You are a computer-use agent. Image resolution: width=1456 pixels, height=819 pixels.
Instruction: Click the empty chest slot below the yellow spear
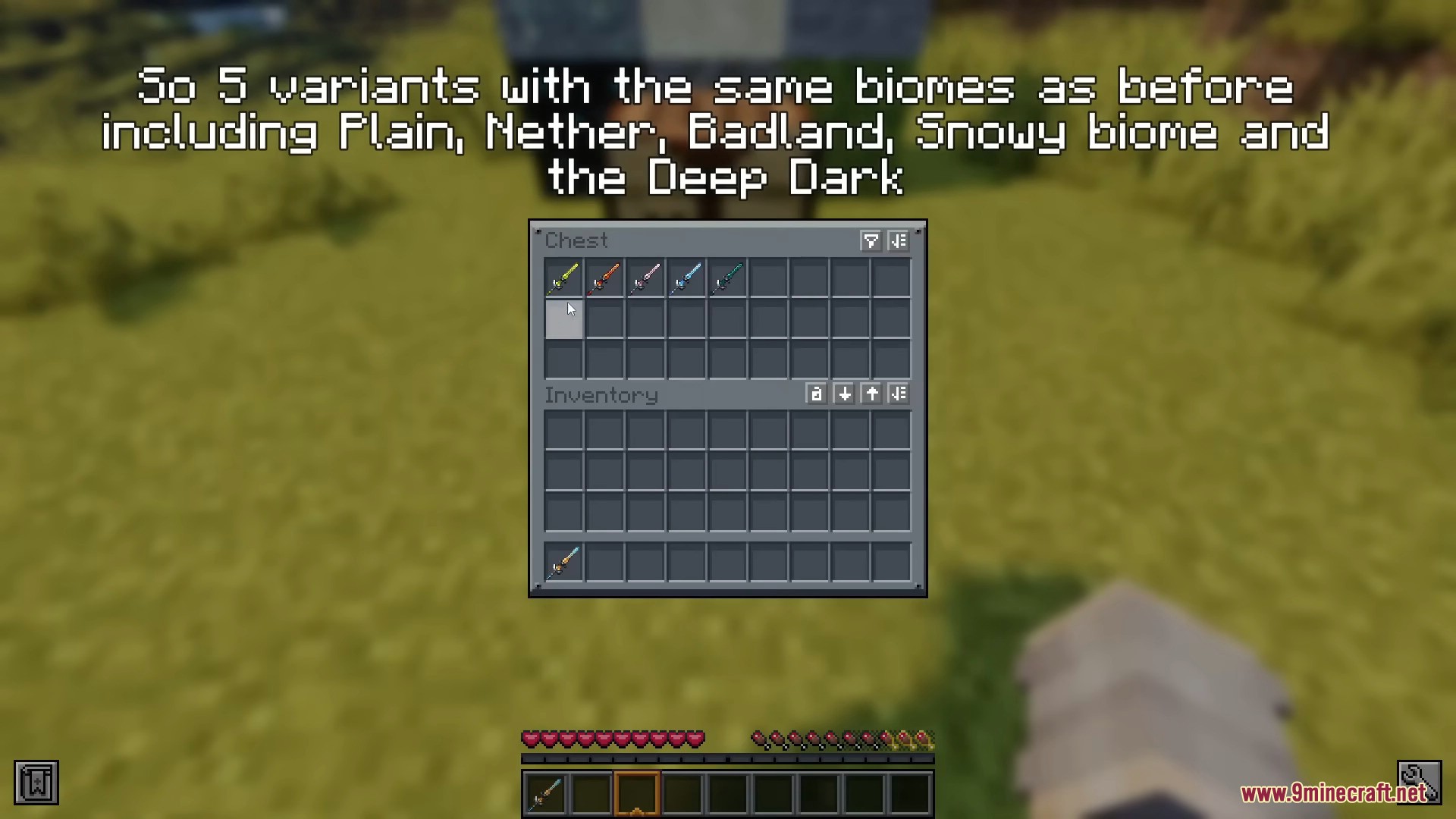point(563,319)
